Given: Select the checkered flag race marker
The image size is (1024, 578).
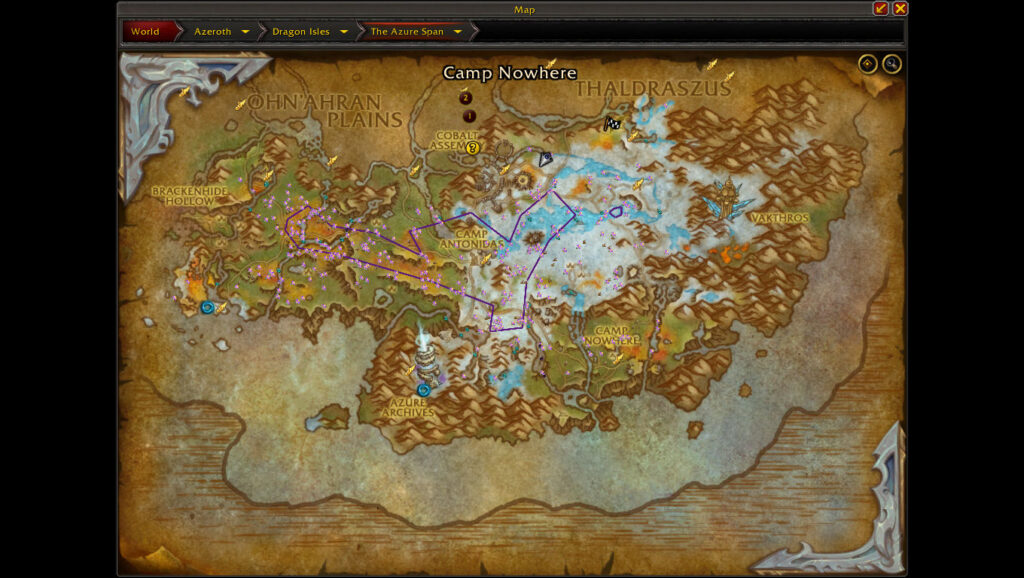Looking at the screenshot, I should point(612,124).
